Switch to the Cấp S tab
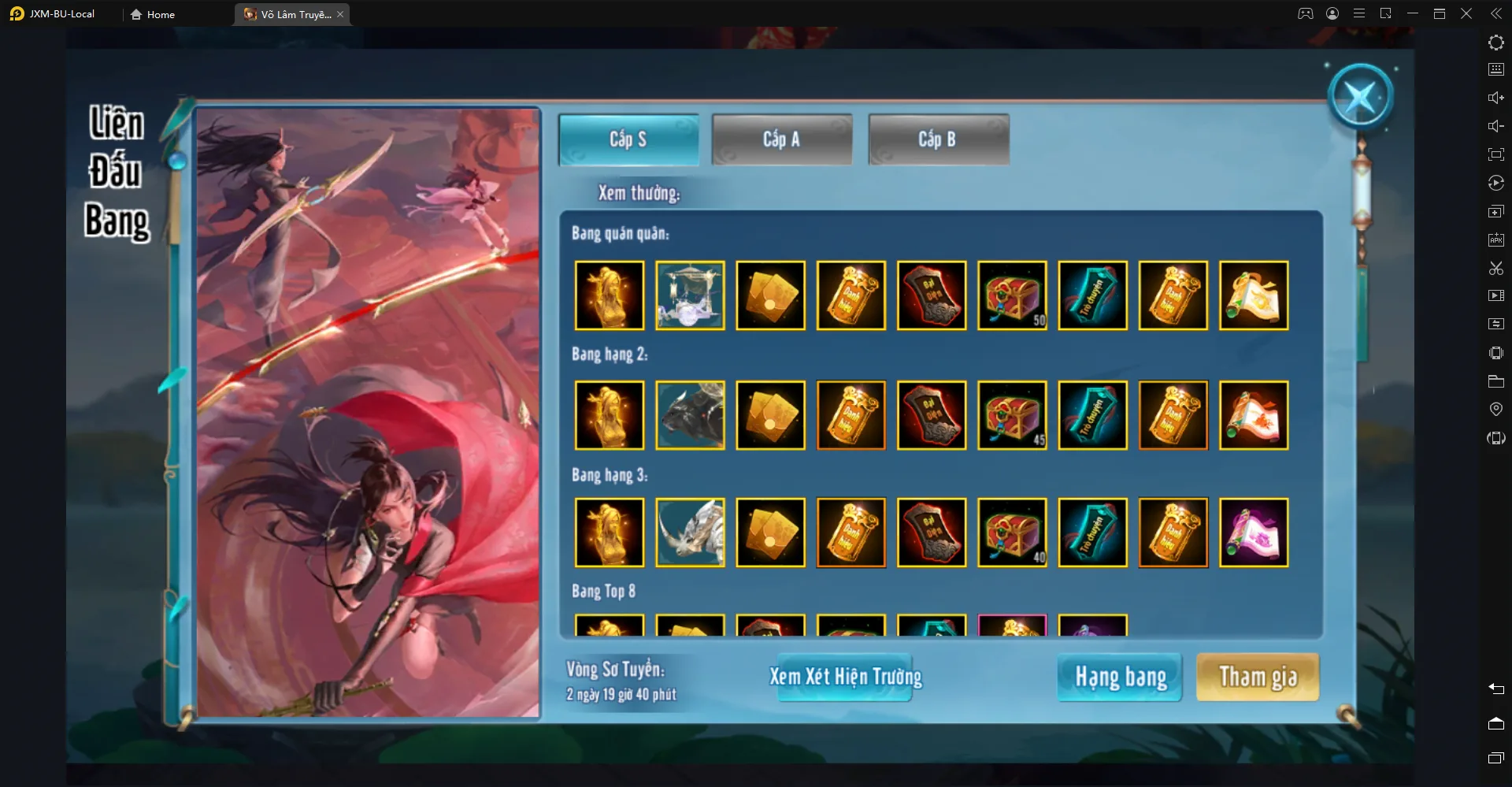Image resolution: width=1512 pixels, height=787 pixels. tap(628, 139)
